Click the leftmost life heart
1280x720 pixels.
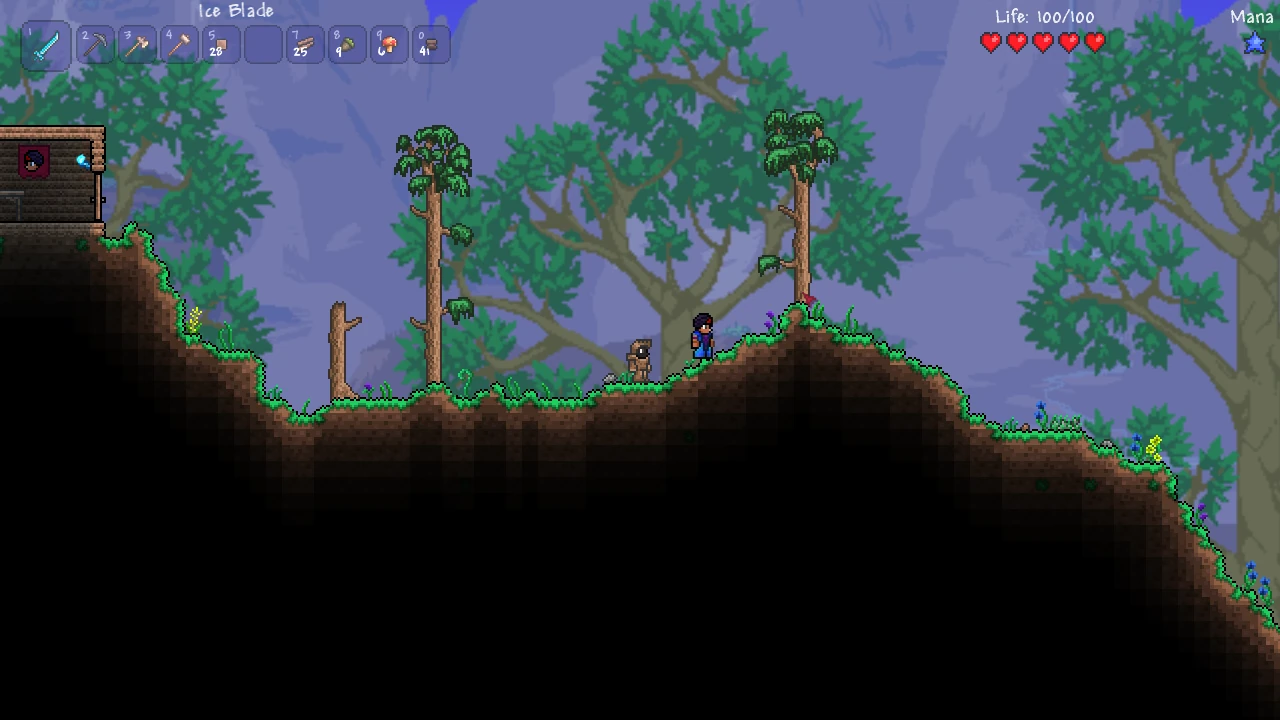click(x=991, y=42)
